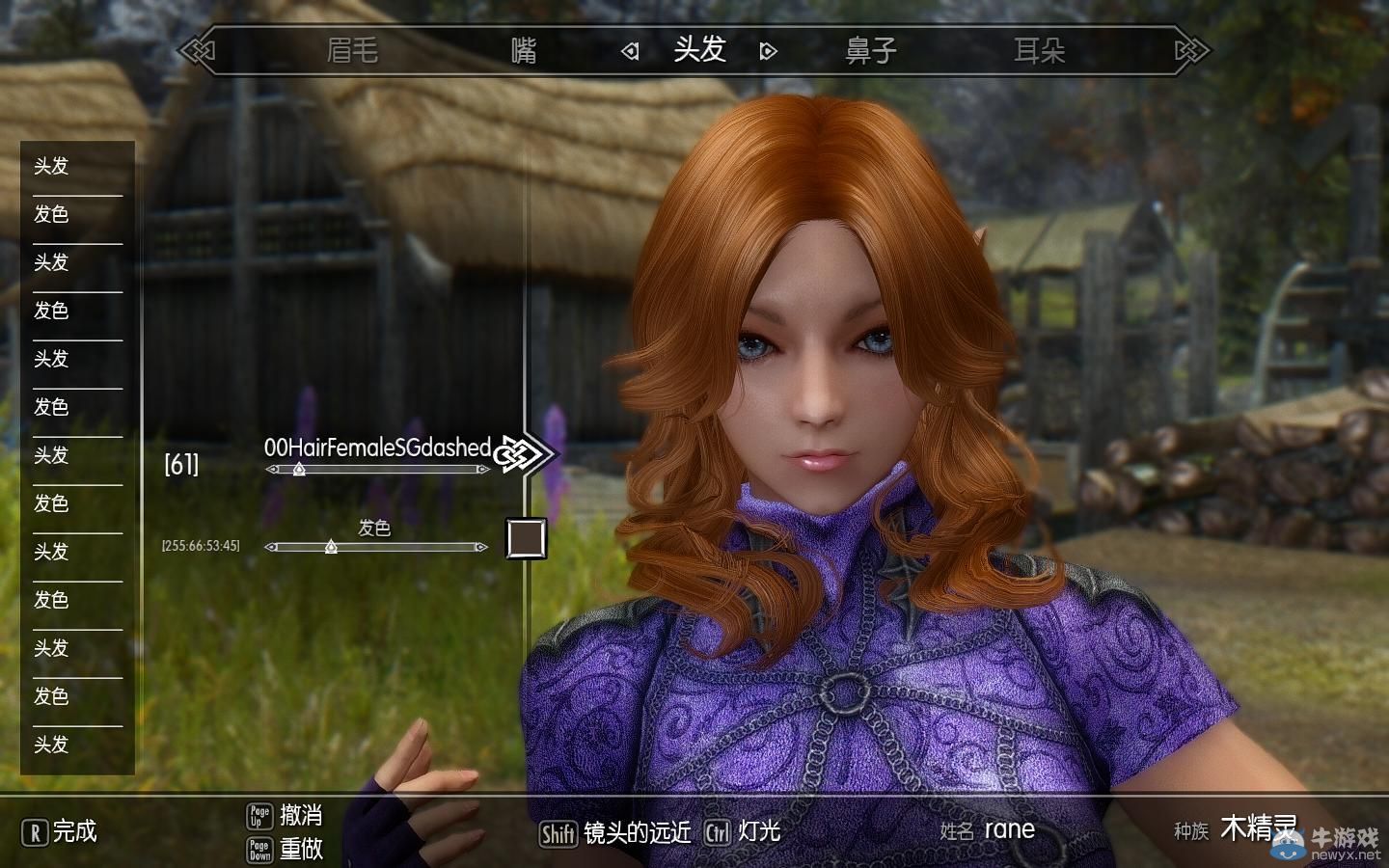Click the name field showing rane

tap(1009, 829)
